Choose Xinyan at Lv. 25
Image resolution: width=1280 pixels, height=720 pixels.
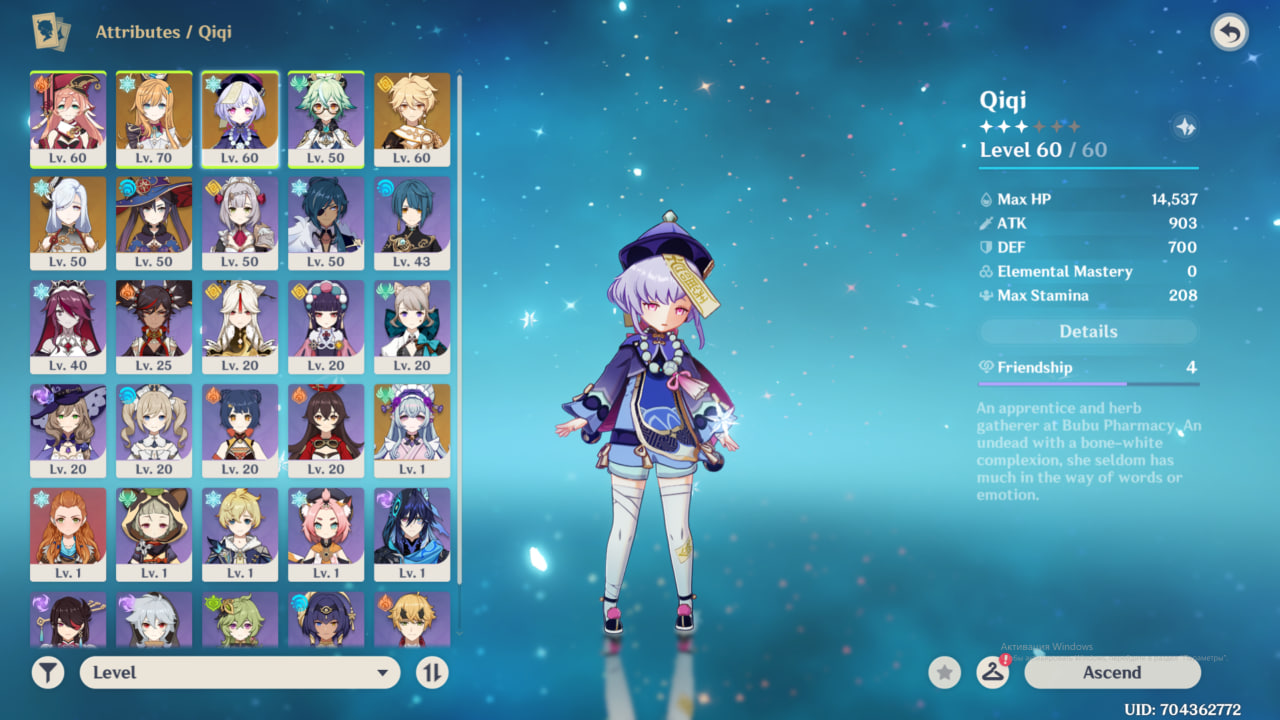tap(154, 327)
